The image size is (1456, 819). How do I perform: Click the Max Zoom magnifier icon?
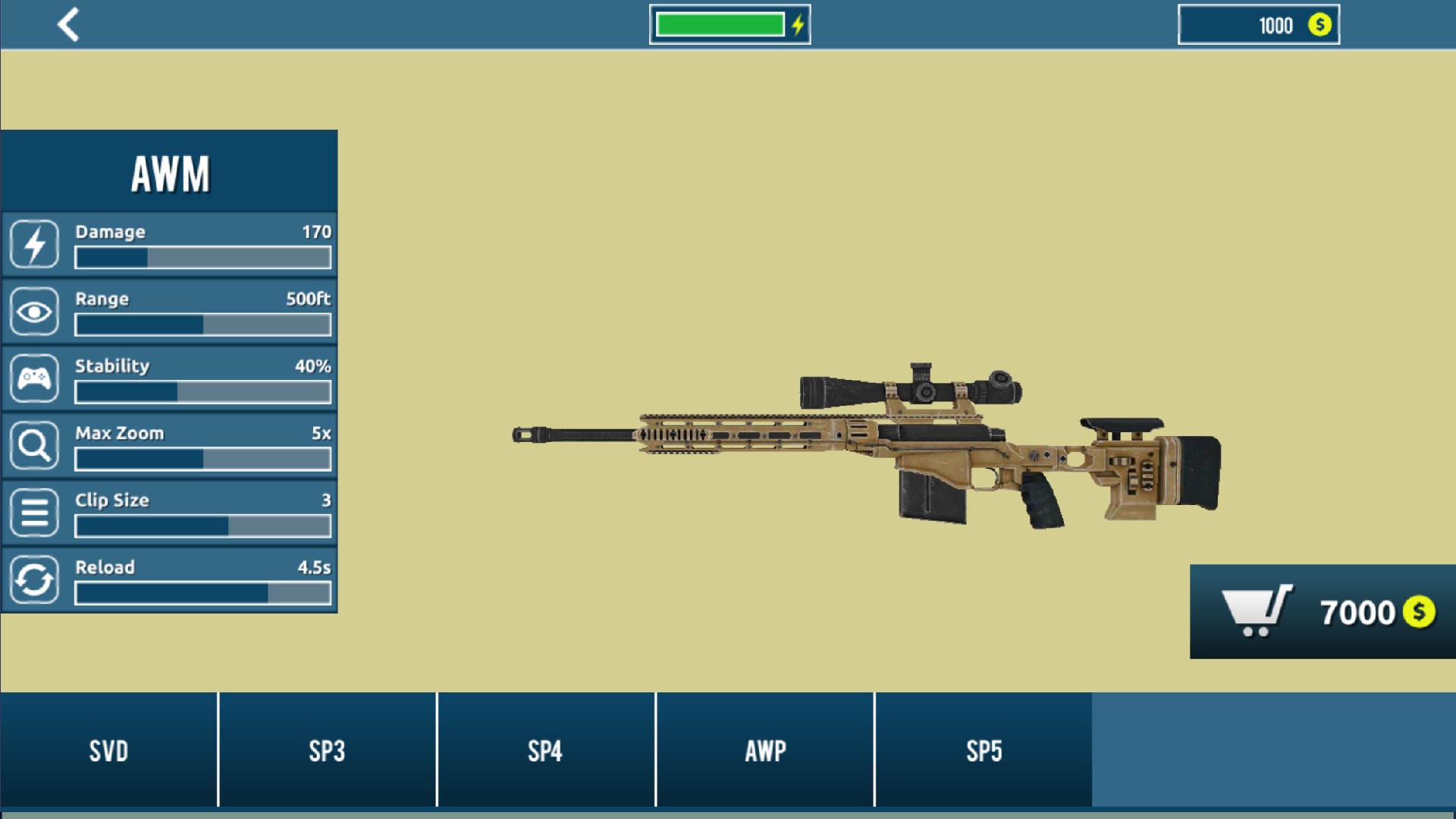point(33,445)
